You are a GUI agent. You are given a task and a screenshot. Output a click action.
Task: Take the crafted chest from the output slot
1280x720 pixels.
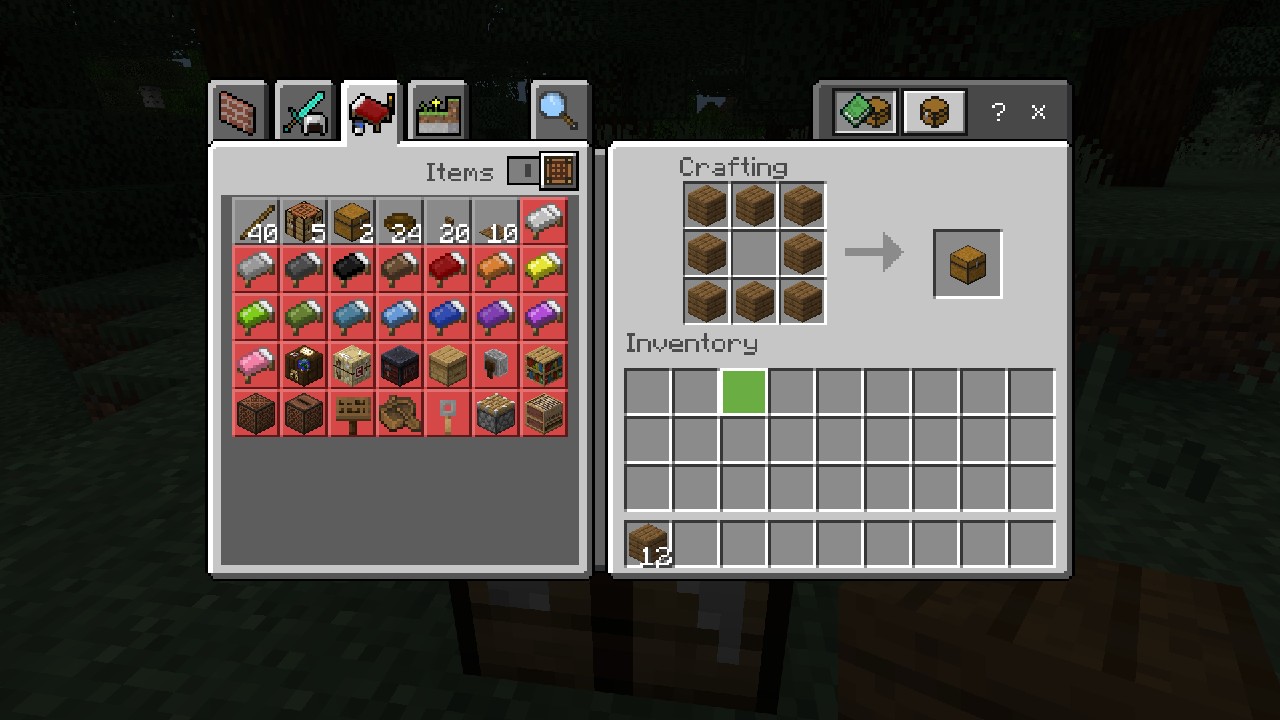click(x=966, y=263)
